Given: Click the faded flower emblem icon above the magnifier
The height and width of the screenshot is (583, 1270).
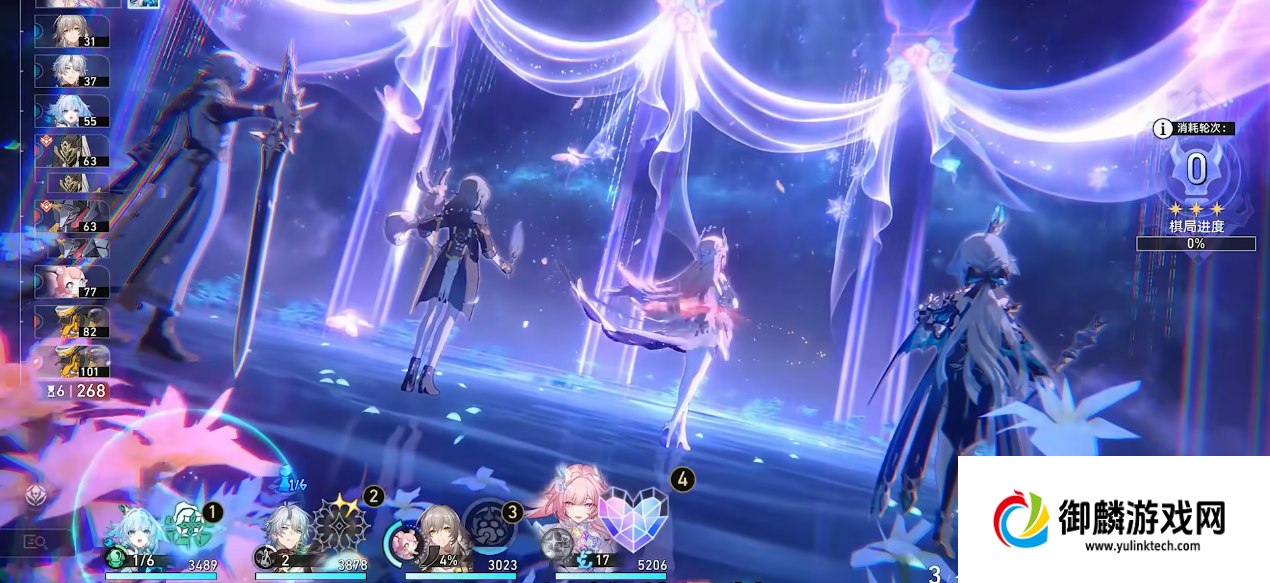Looking at the screenshot, I should (36, 494).
